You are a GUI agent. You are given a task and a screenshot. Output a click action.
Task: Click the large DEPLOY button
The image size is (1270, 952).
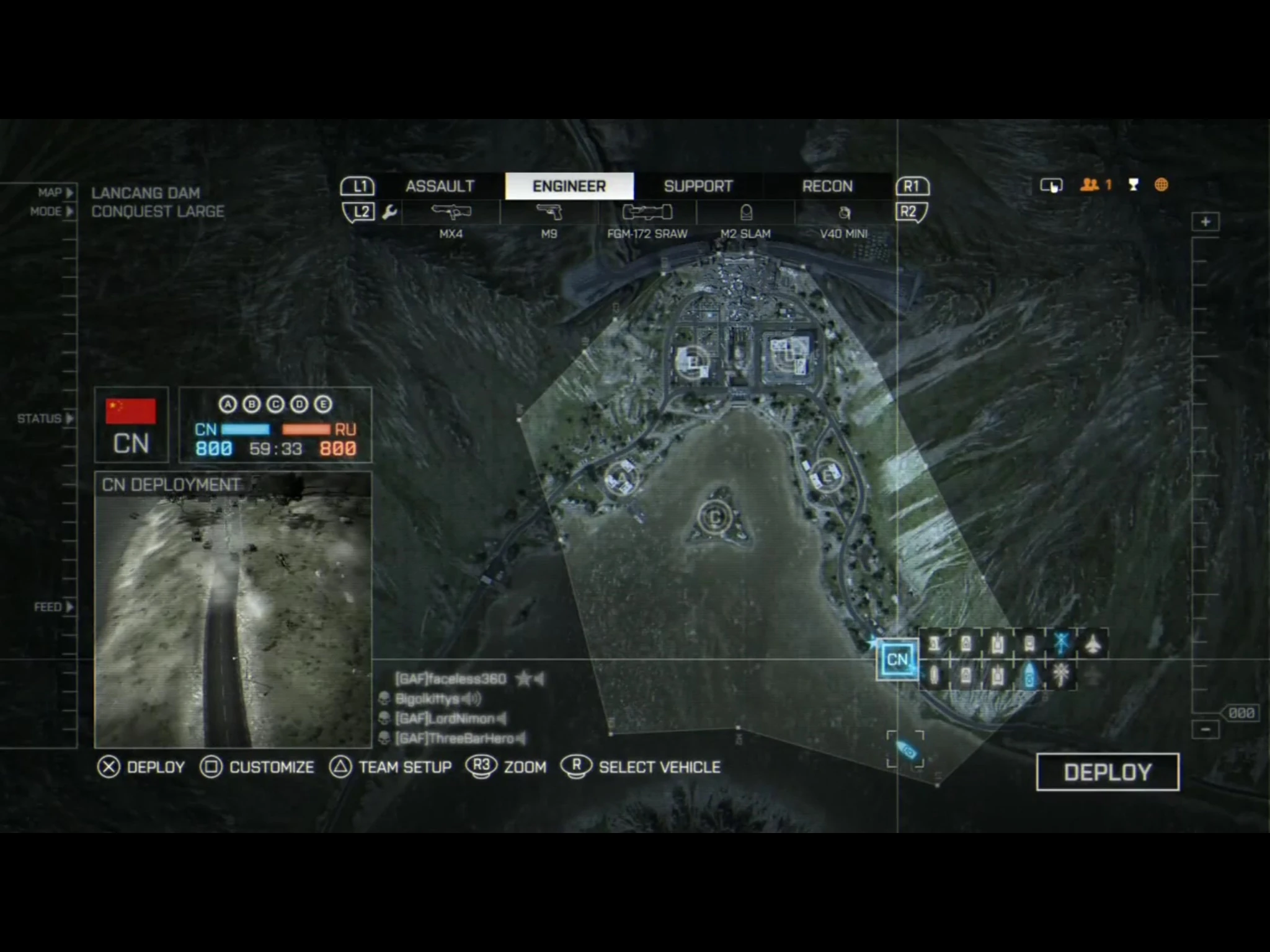coord(1108,772)
